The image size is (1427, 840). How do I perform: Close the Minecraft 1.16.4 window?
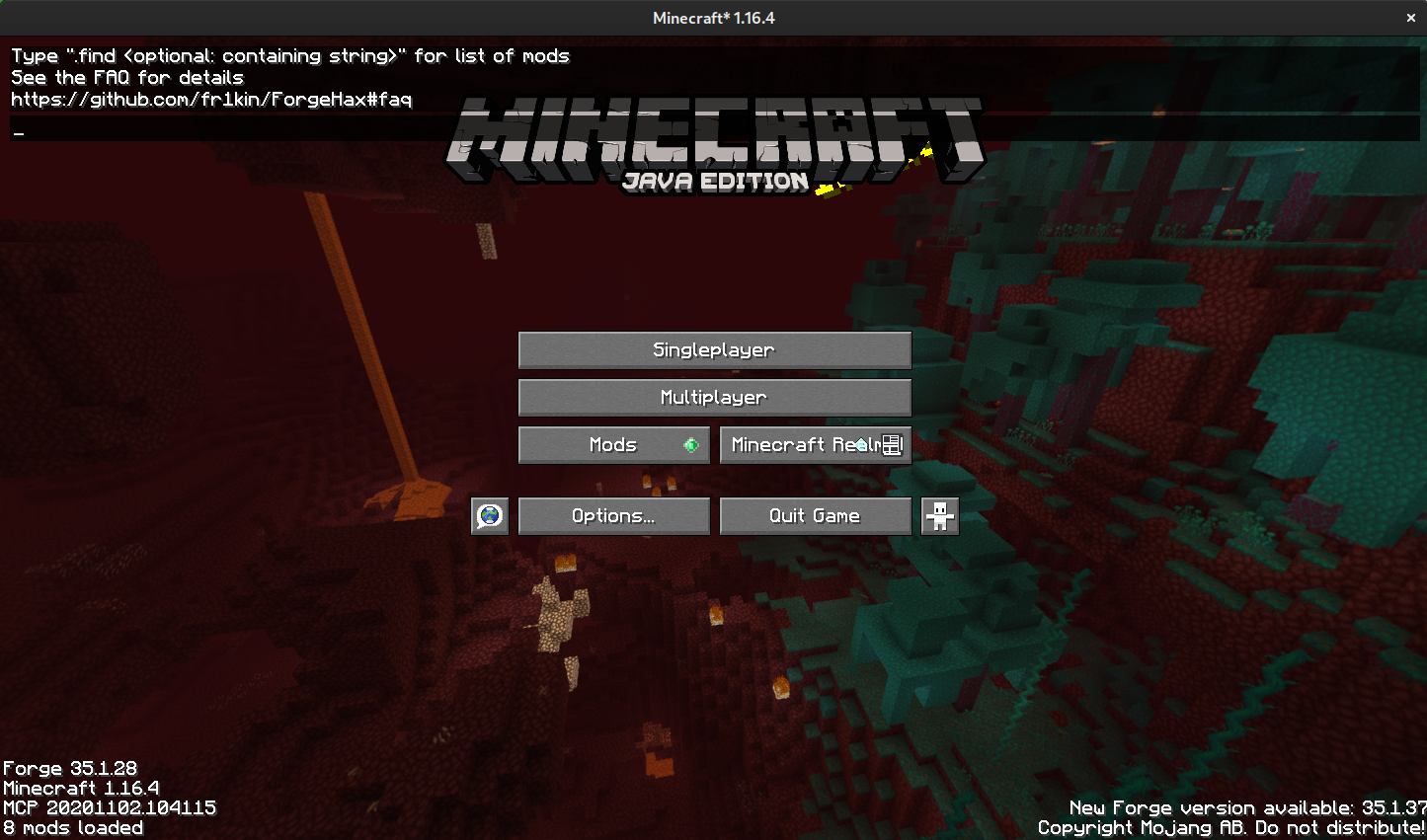coord(1410,17)
